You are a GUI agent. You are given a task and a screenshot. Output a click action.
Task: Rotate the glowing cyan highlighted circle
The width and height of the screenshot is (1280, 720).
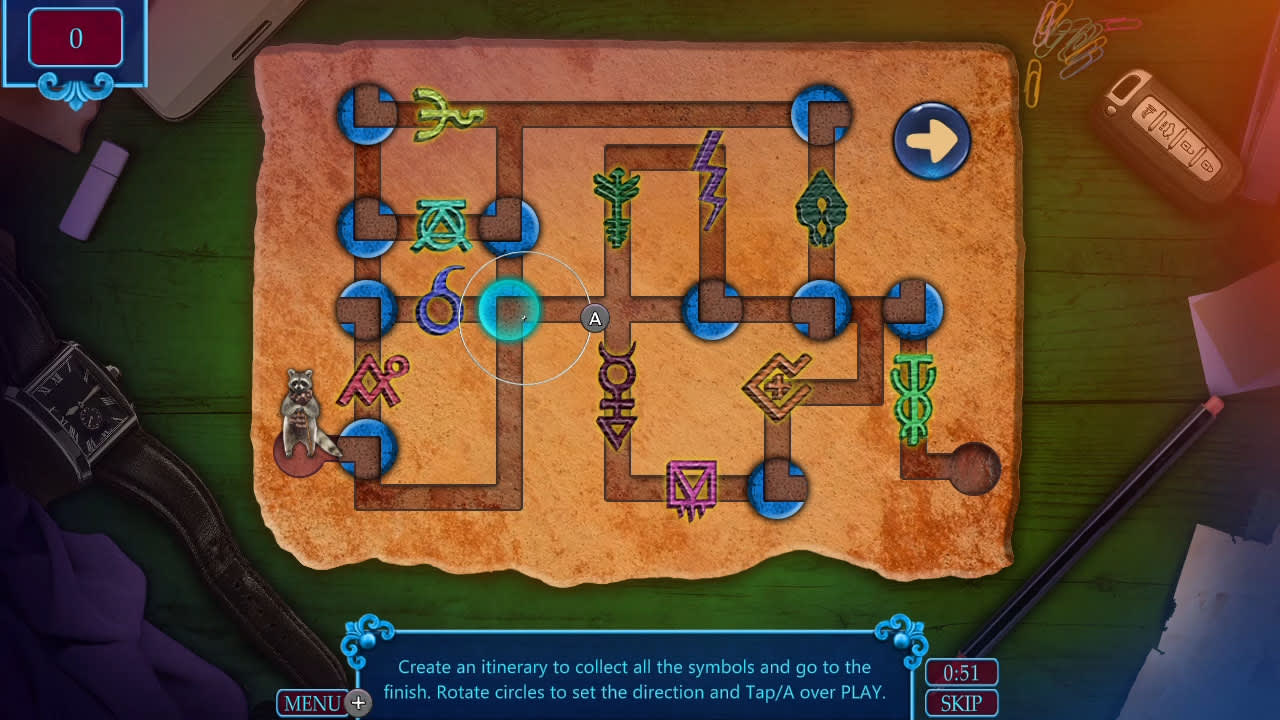pos(509,310)
